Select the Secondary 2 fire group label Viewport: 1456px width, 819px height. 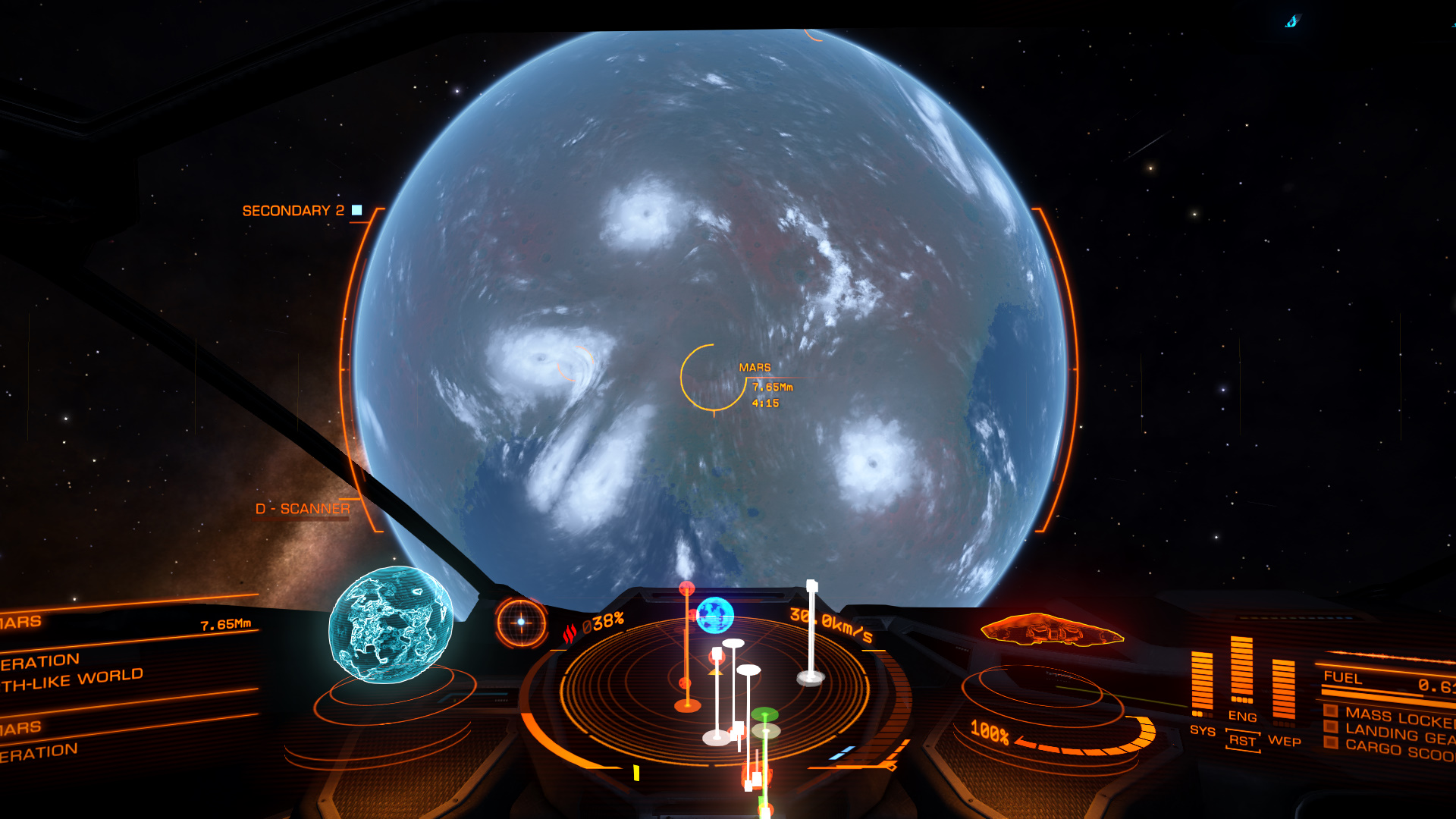pyautogui.click(x=293, y=211)
